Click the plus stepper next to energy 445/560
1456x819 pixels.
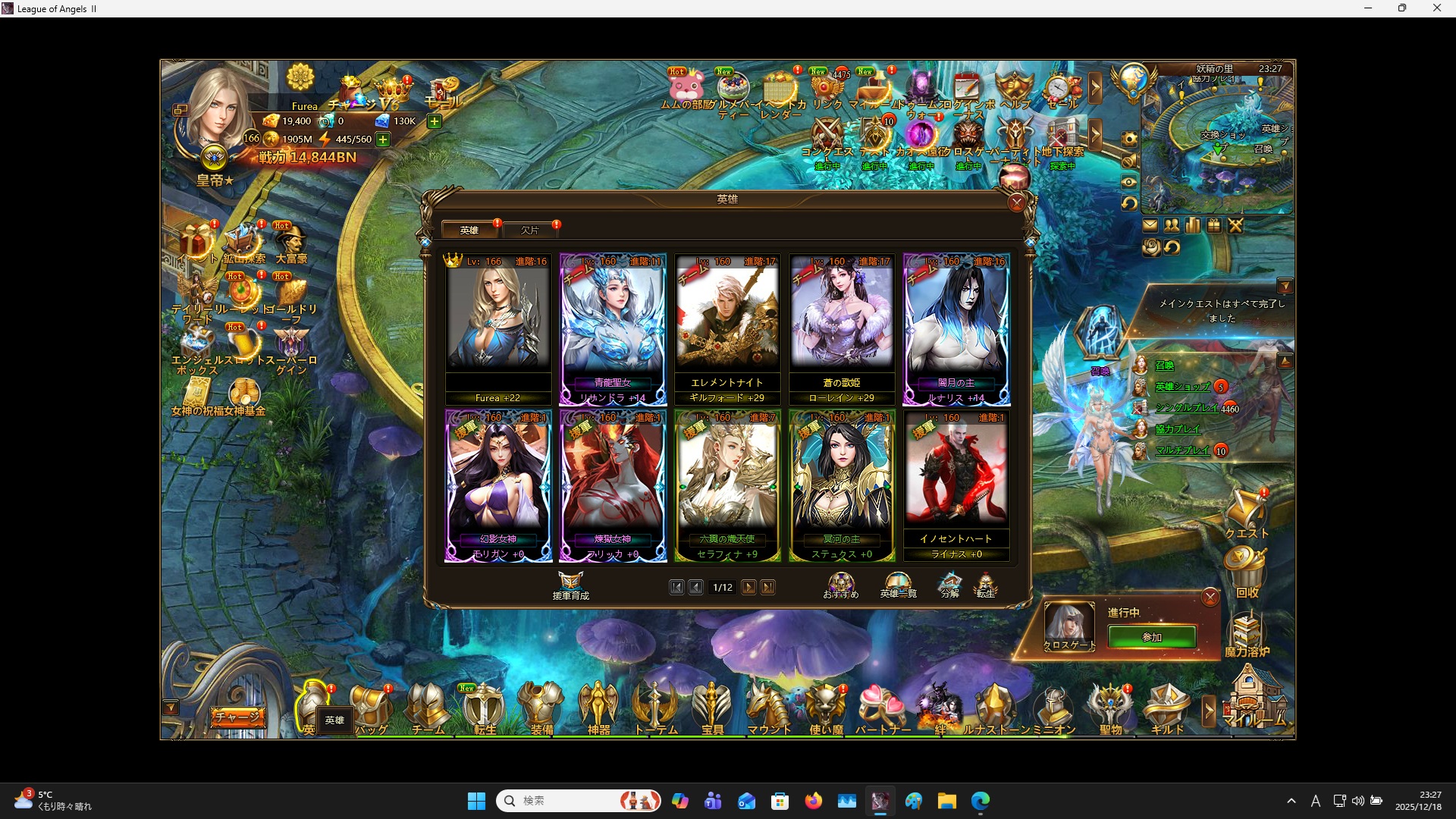tap(383, 139)
